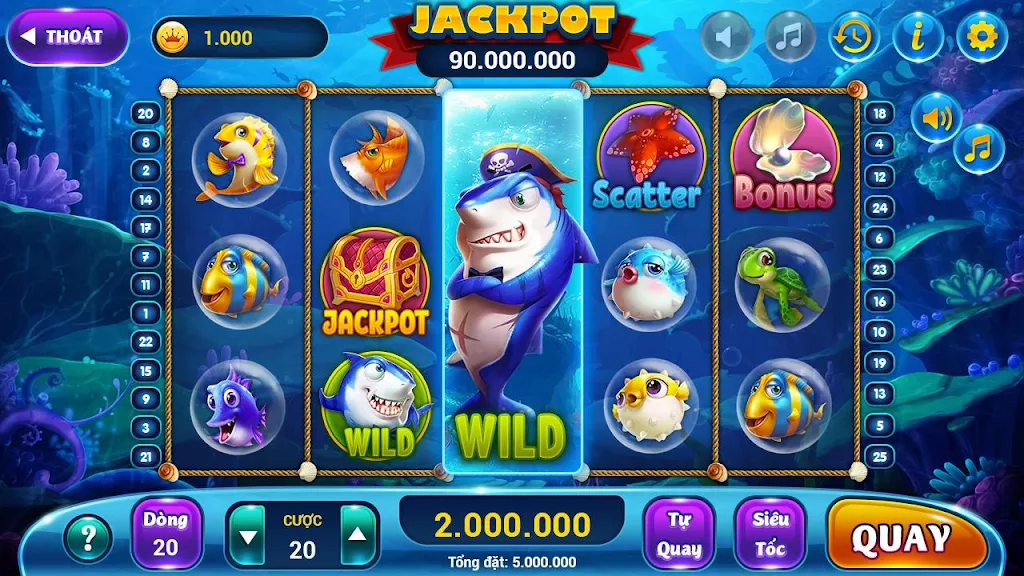Open the settings gear icon
The image size is (1024, 576).
pyautogui.click(x=981, y=37)
